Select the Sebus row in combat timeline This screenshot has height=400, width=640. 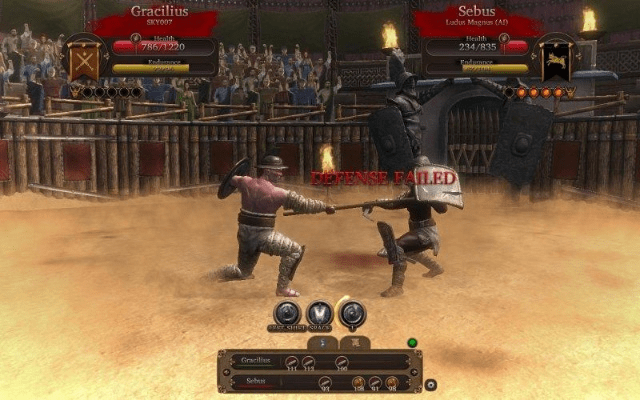coord(320,381)
